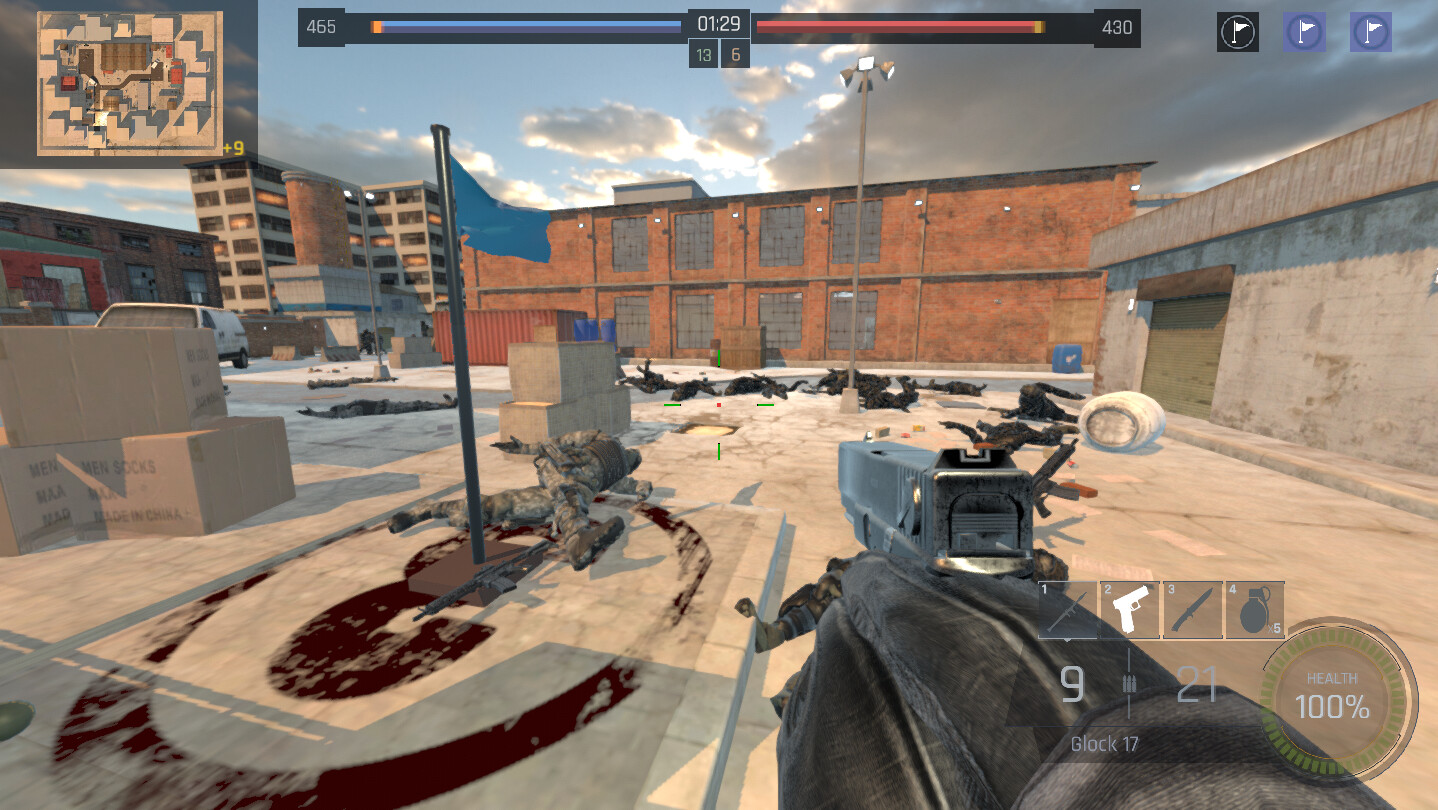Expand the blue team kill counter showing 13
The image size is (1438, 810).
[x=702, y=54]
